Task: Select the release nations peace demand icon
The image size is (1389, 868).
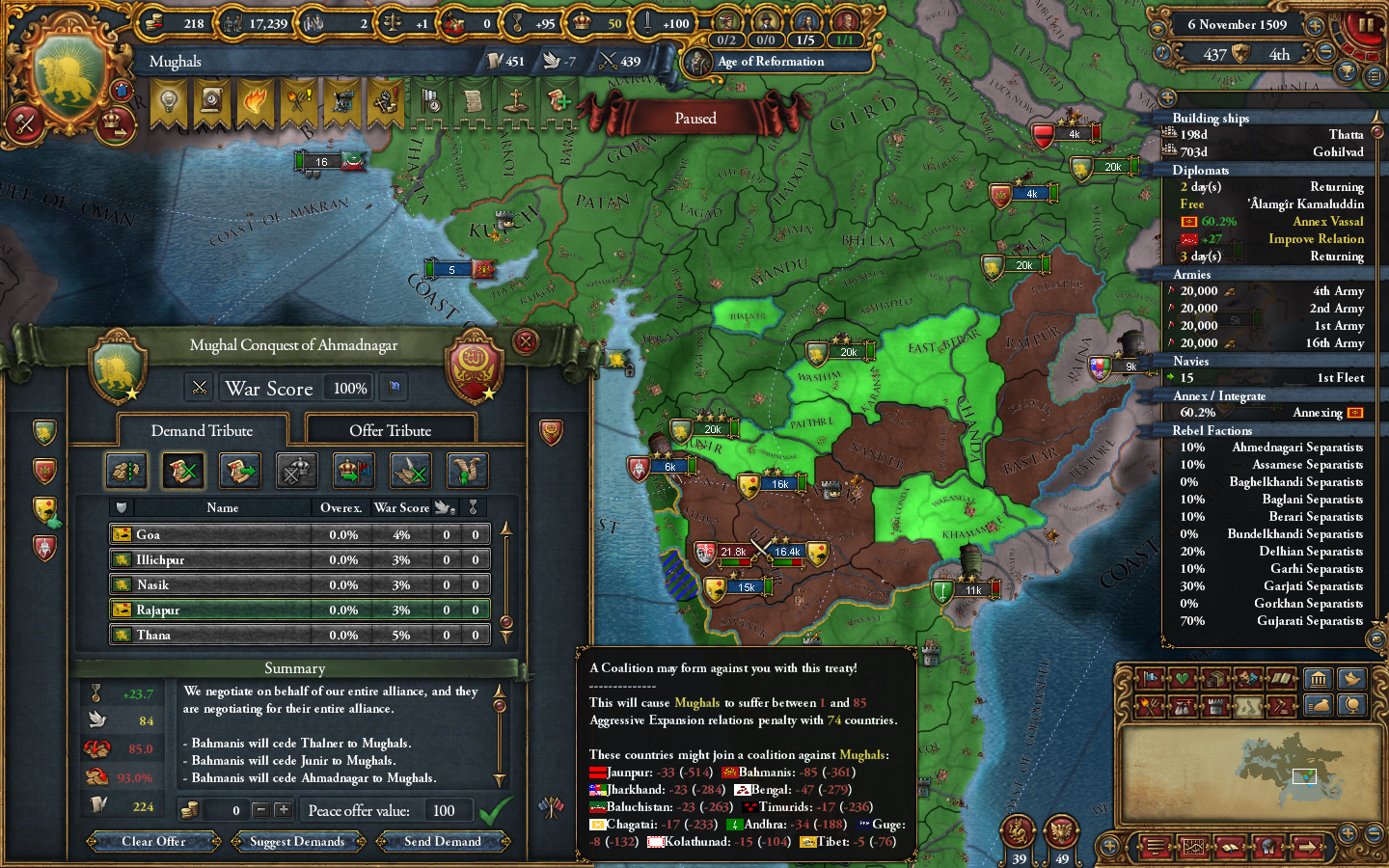Action: (467, 471)
